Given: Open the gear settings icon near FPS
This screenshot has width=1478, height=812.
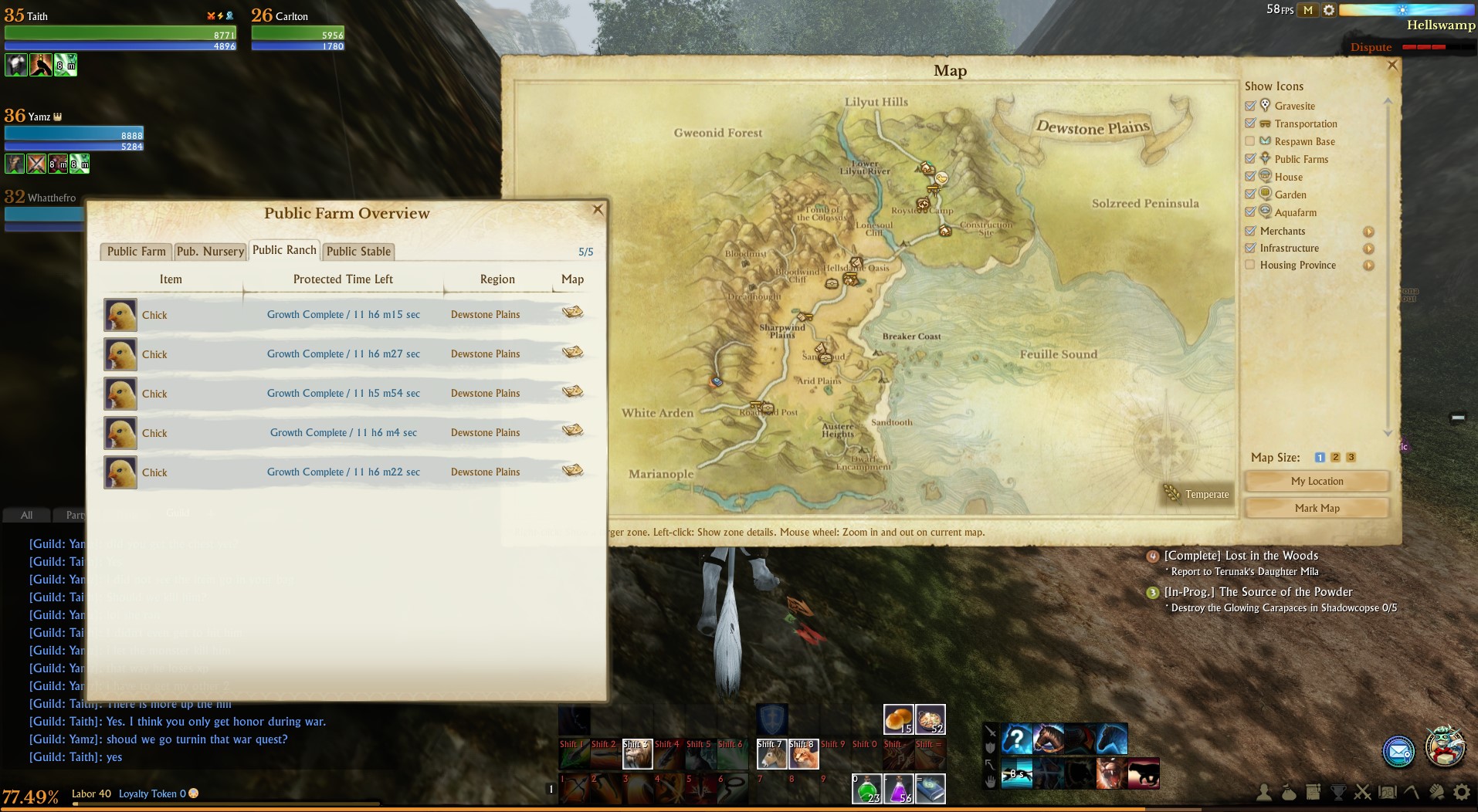Looking at the screenshot, I should (x=1328, y=10).
